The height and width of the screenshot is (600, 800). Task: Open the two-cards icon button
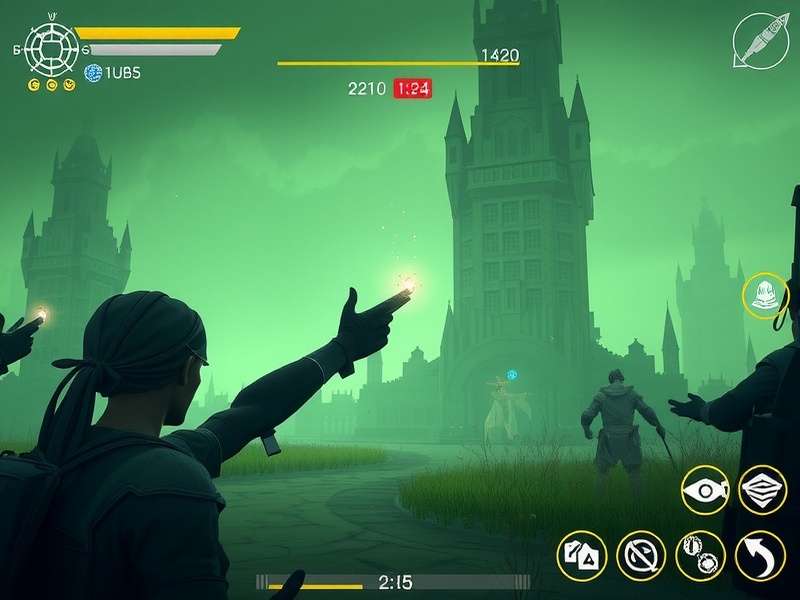581,554
